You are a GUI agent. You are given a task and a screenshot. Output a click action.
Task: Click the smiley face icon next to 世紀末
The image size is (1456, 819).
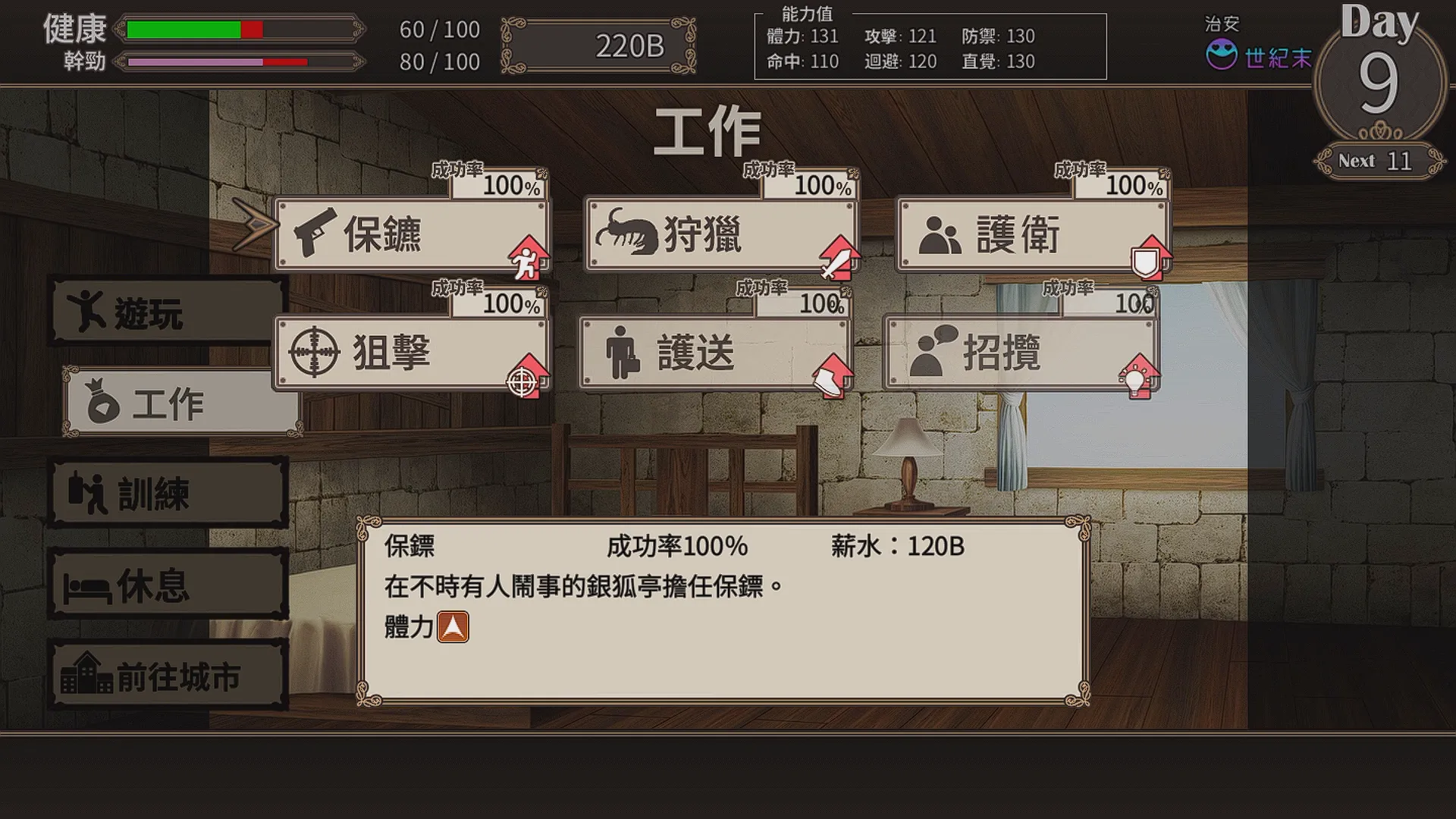pyautogui.click(x=1221, y=53)
